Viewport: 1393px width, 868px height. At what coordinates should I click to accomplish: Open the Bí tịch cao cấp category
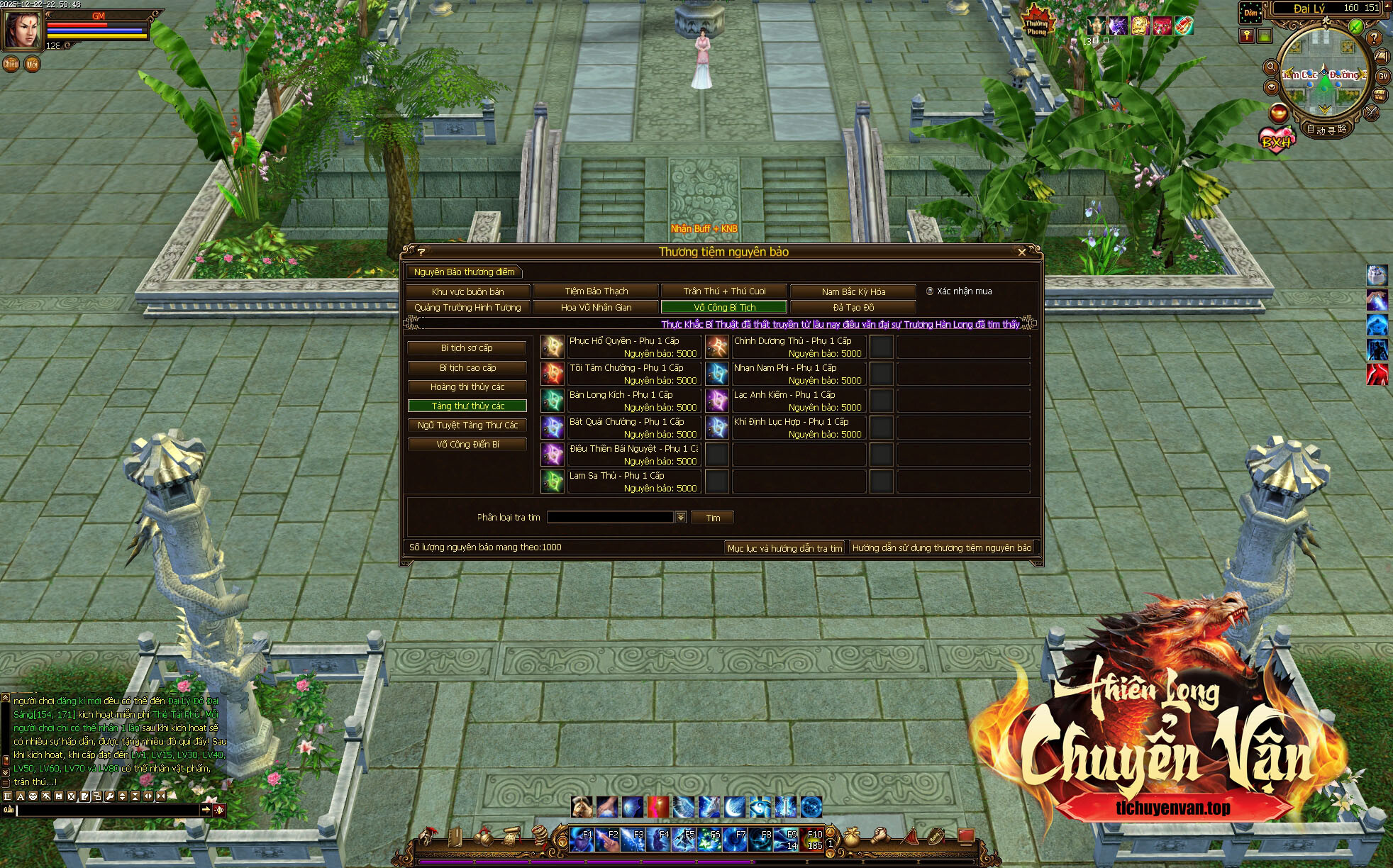[x=467, y=368]
